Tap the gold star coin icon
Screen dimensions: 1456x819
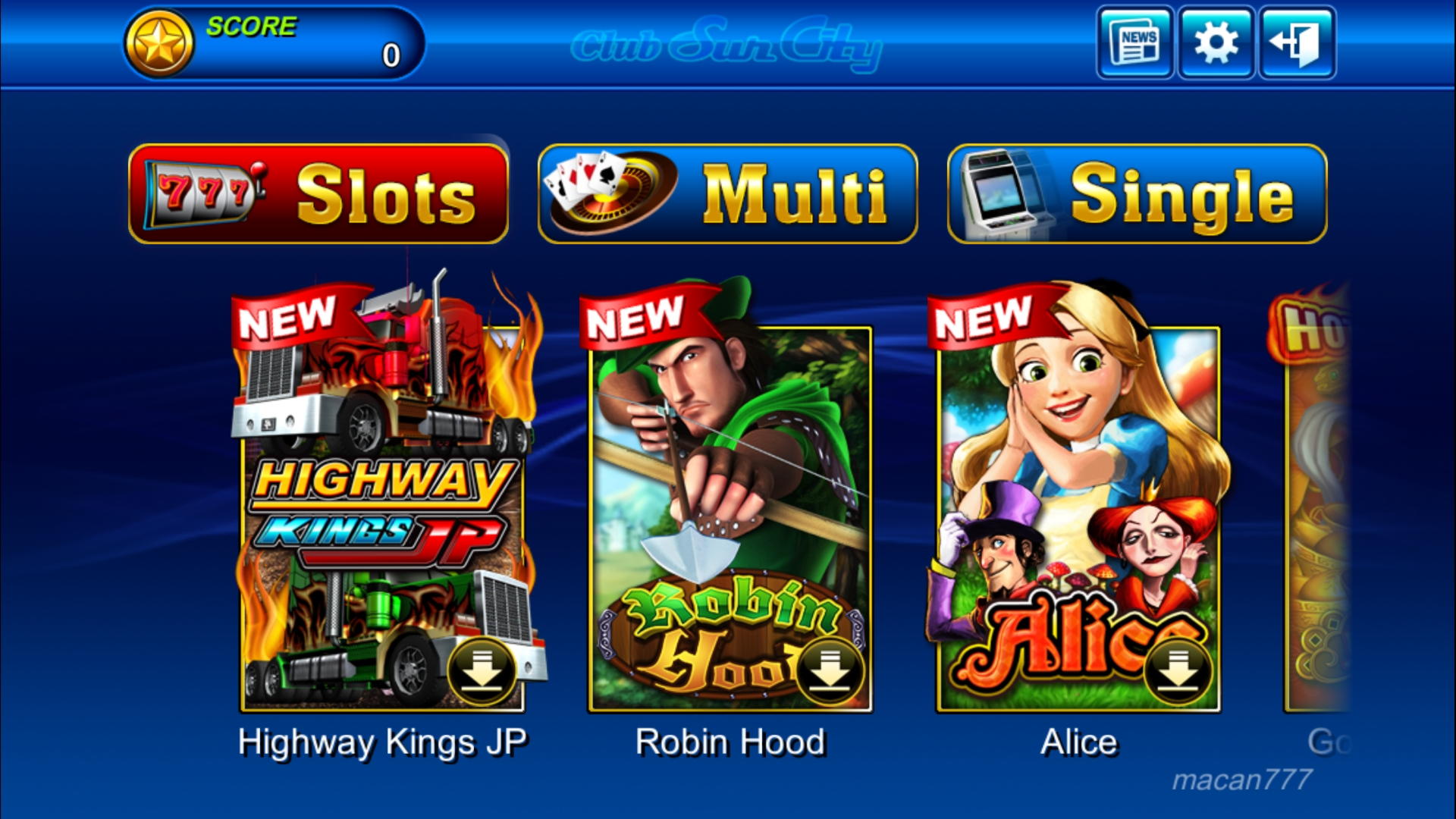point(159,44)
